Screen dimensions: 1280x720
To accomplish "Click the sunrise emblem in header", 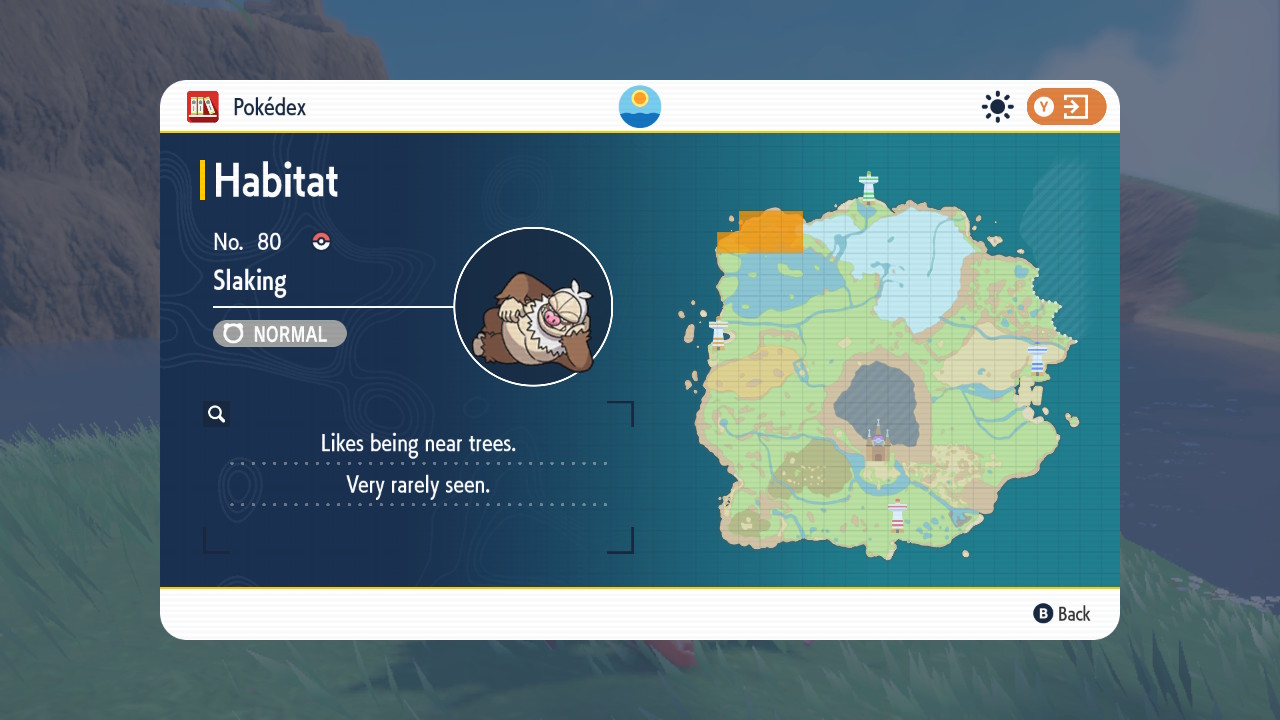I will tap(640, 107).
